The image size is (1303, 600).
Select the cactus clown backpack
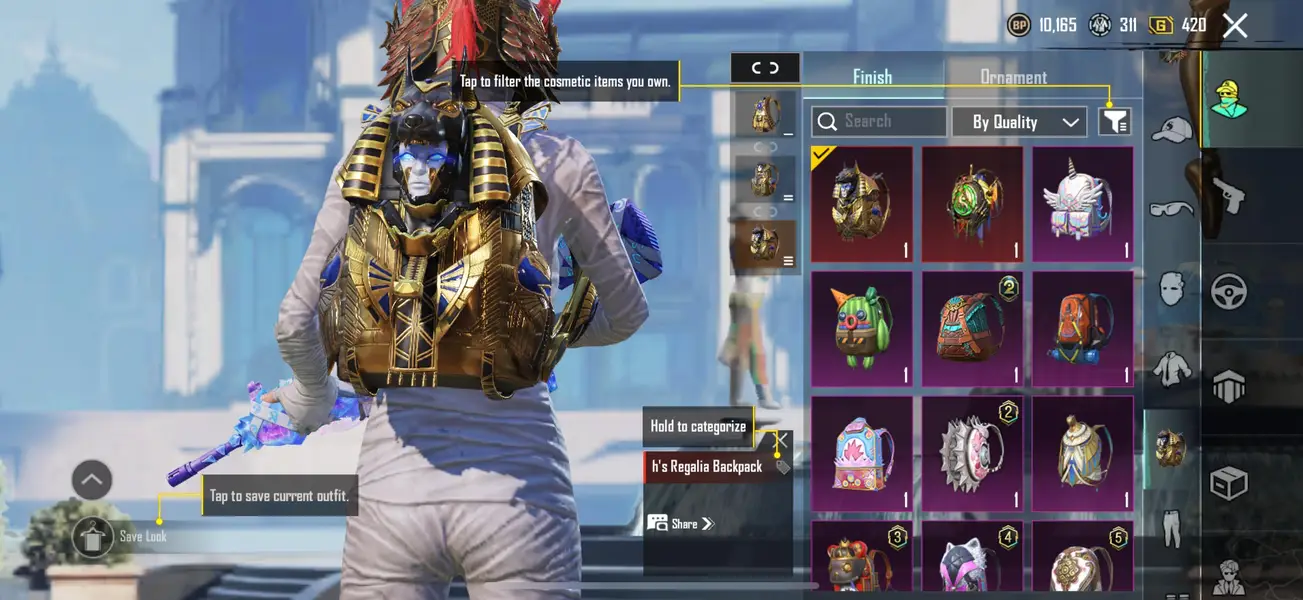(x=862, y=328)
